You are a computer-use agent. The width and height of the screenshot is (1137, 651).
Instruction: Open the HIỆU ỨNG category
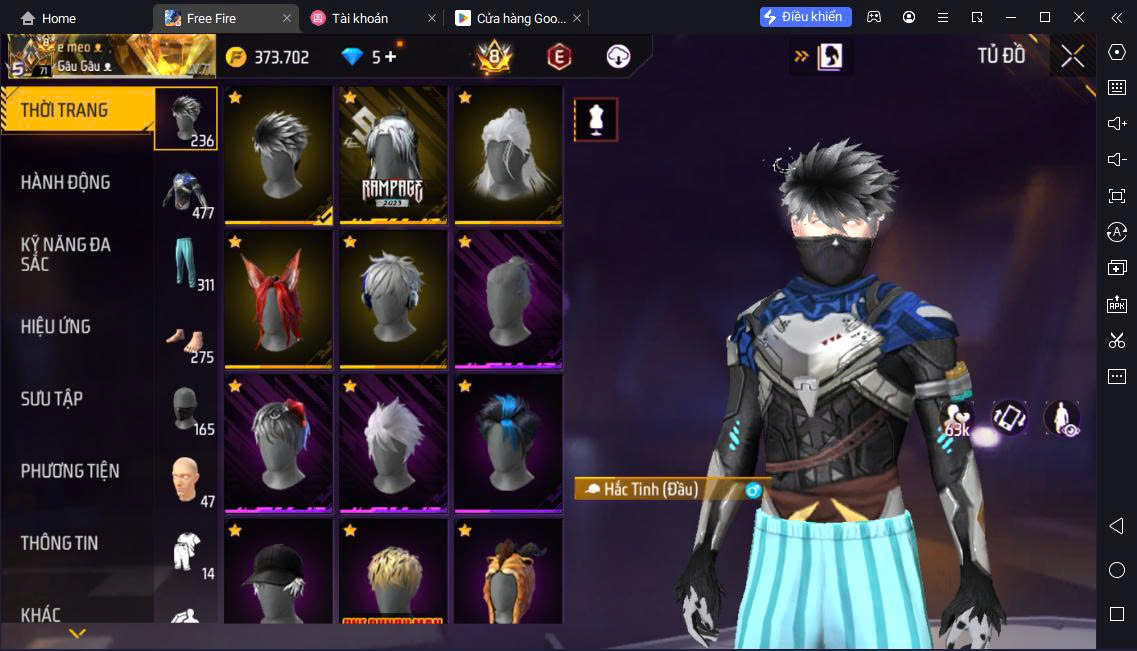click(56, 327)
